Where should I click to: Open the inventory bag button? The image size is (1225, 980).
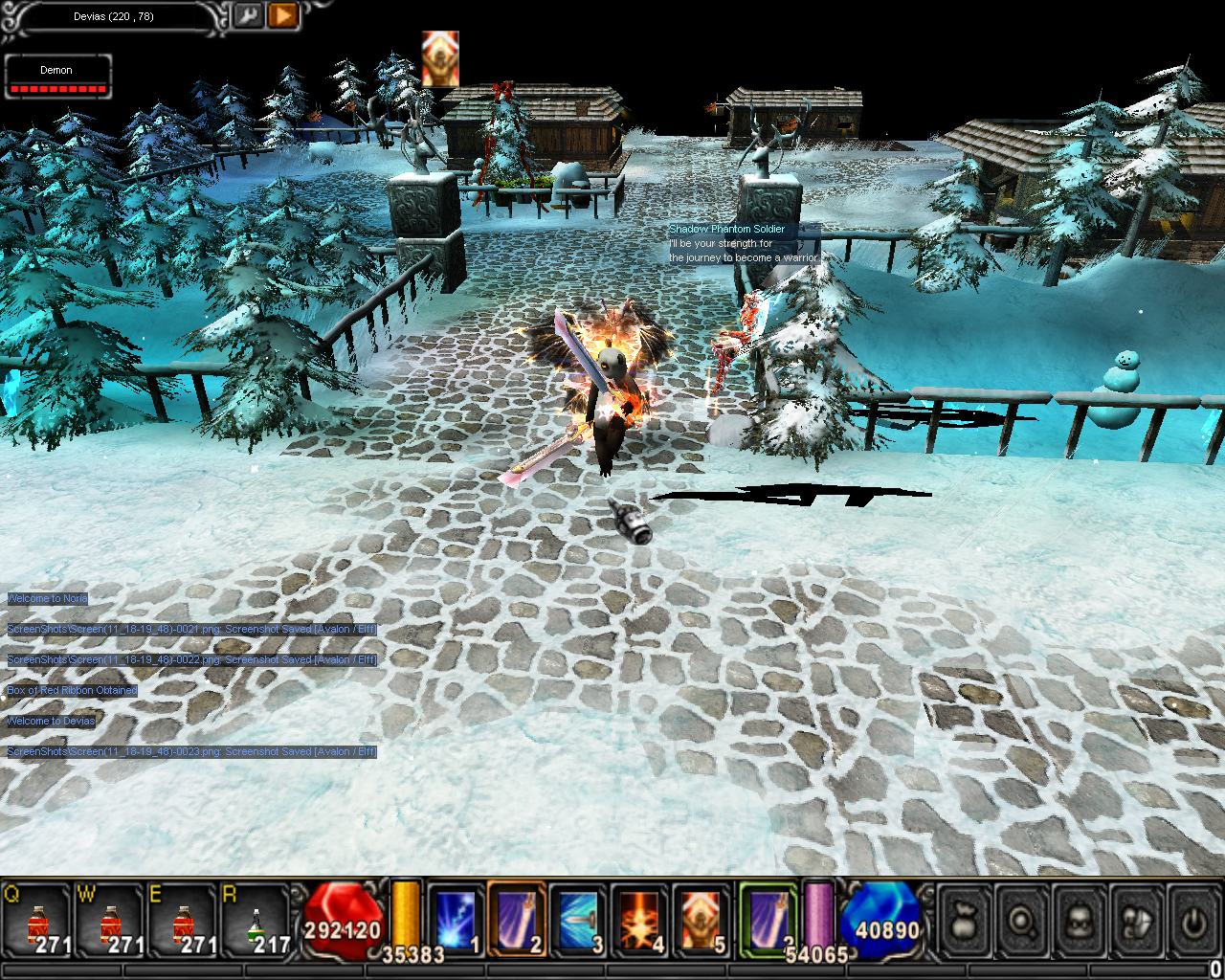point(966,923)
